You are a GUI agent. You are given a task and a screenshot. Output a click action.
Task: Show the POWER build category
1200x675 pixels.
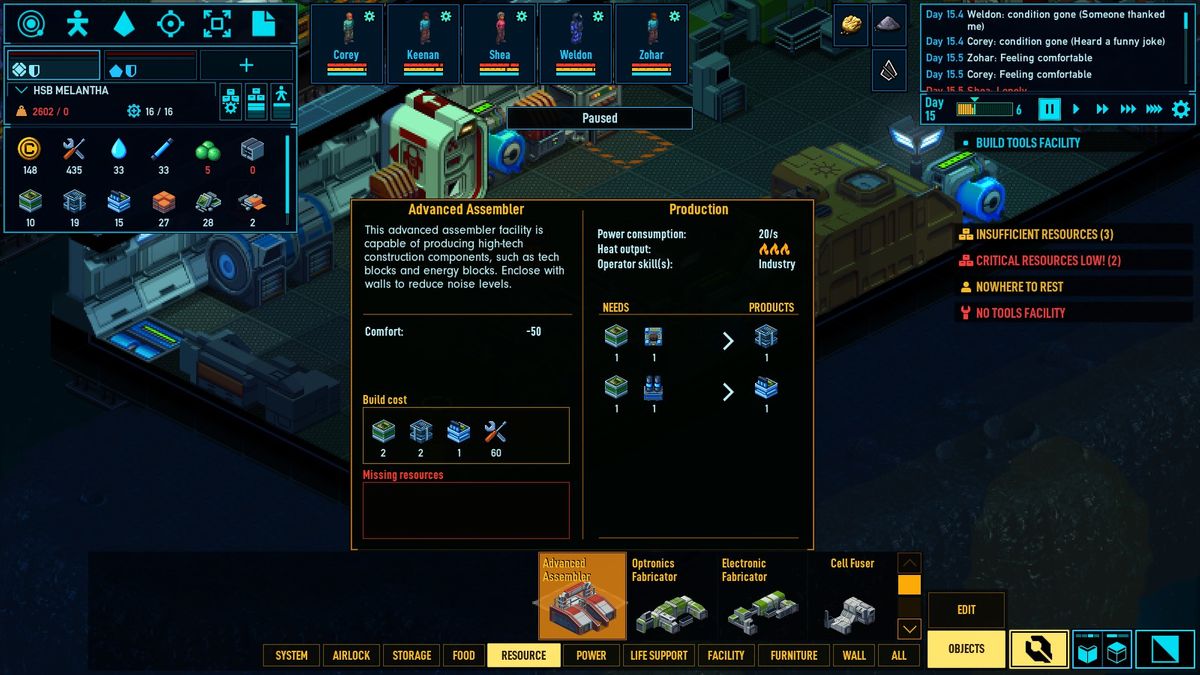tap(591, 655)
